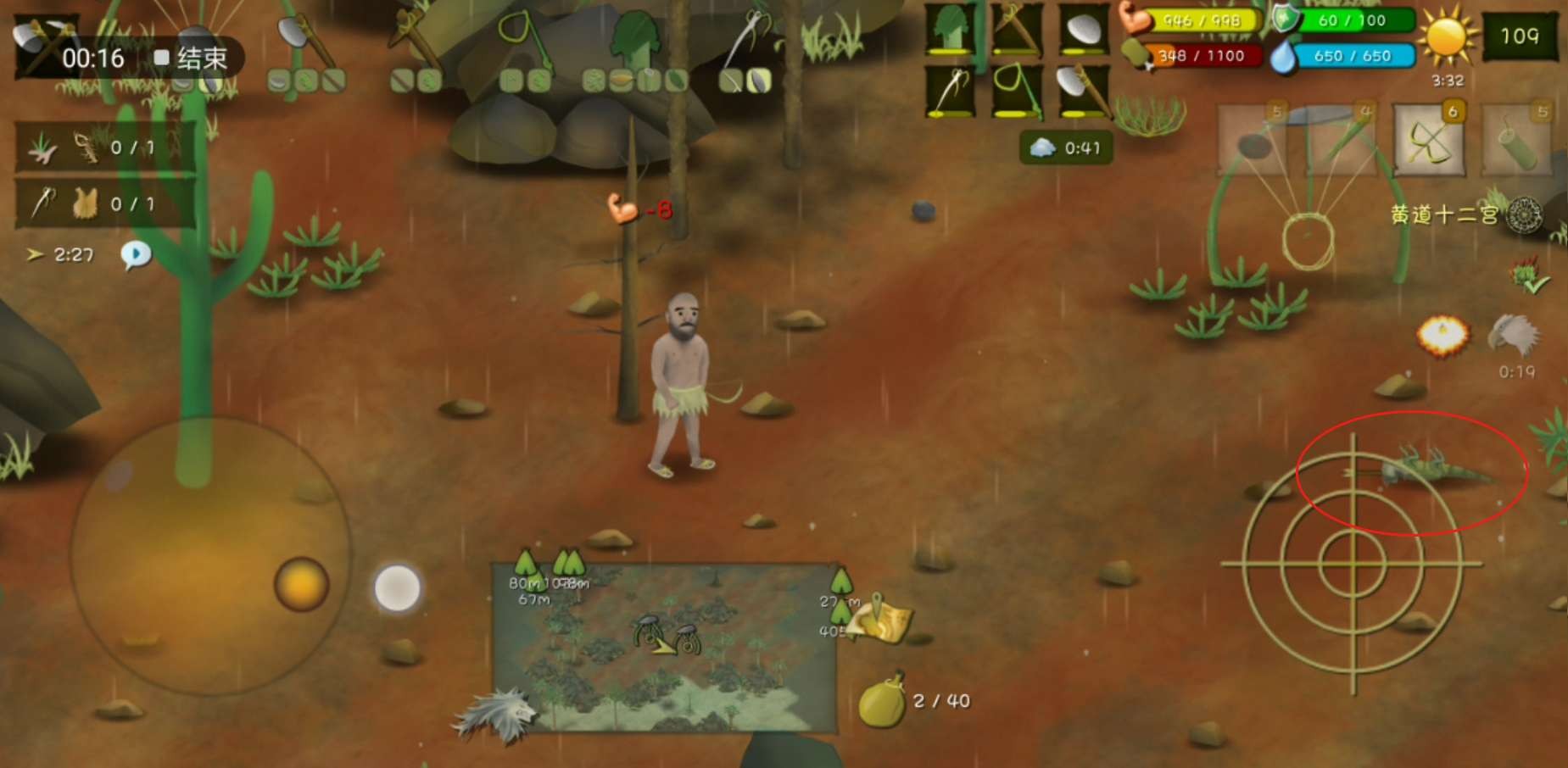
Task: Equip the stone axe slot
Action: (x=1082, y=90)
